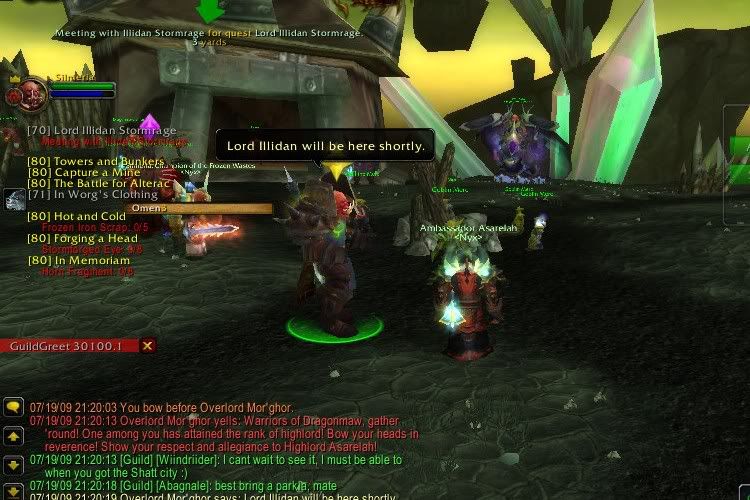Close the GuildGreet window
Viewport: 750px width, 500px height.
pyautogui.click(x=148, y=346)
